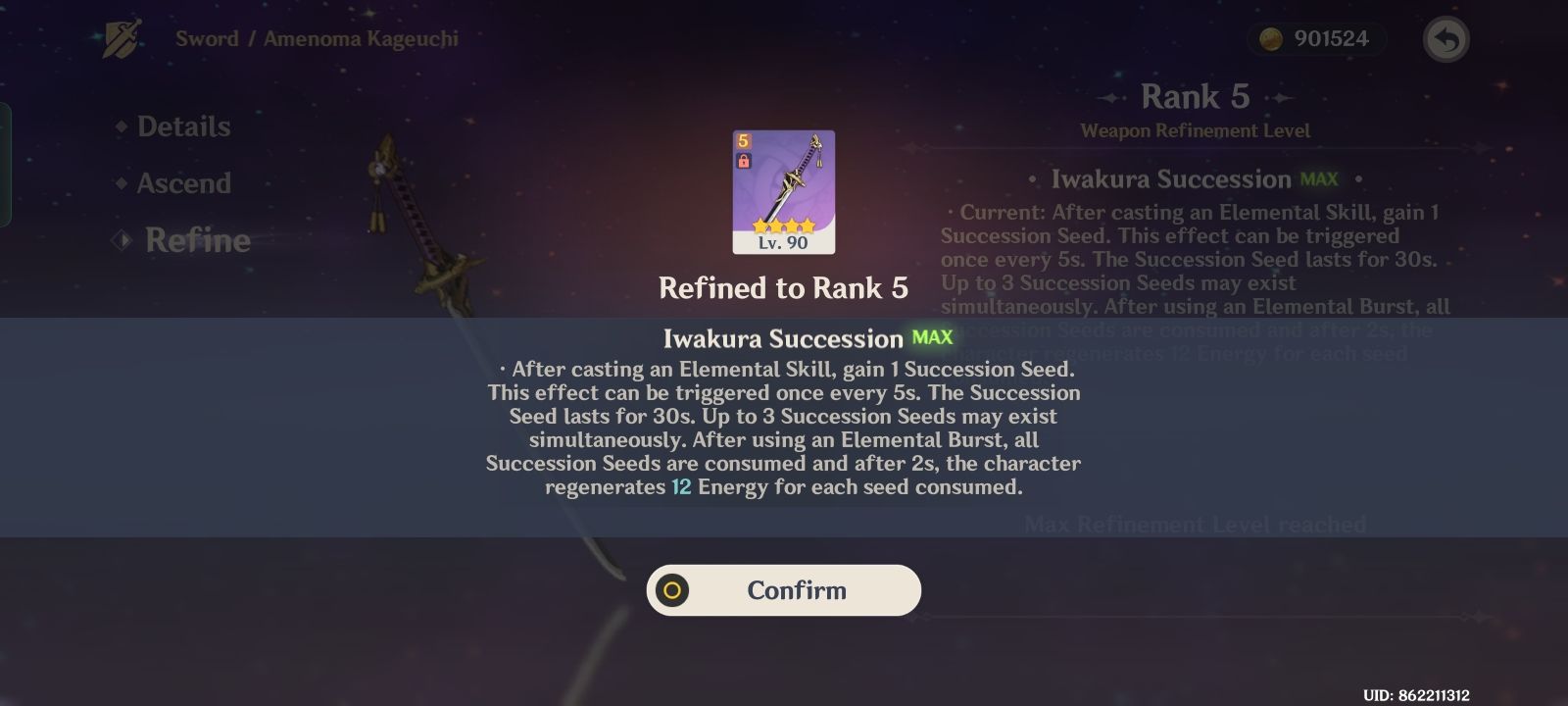
Task: Click the four-star rating on the weapon card
Action: pos(783,224)
